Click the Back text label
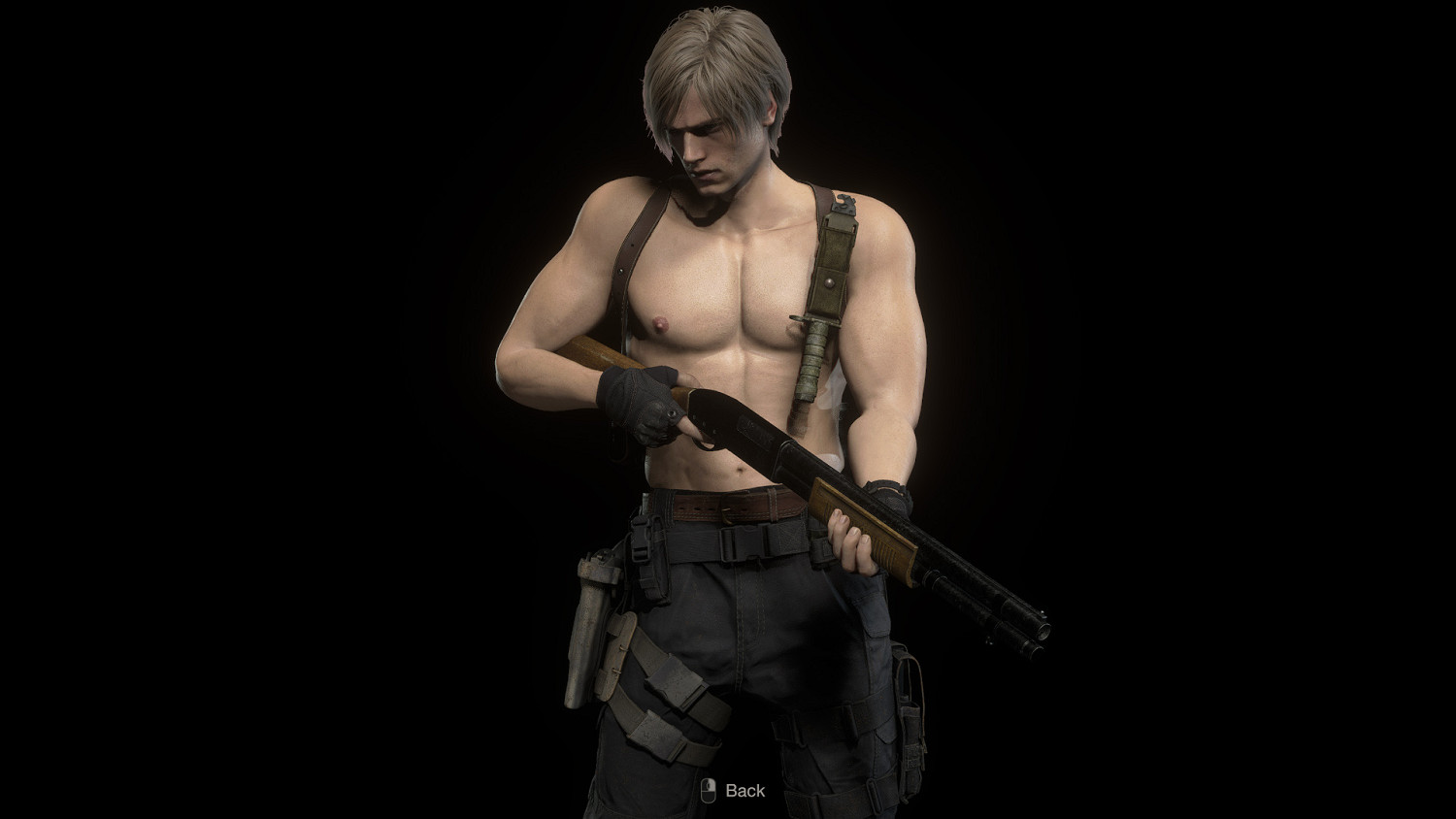Image resolution: width=1456 pixels, height=819 pixels. [744, 792]
